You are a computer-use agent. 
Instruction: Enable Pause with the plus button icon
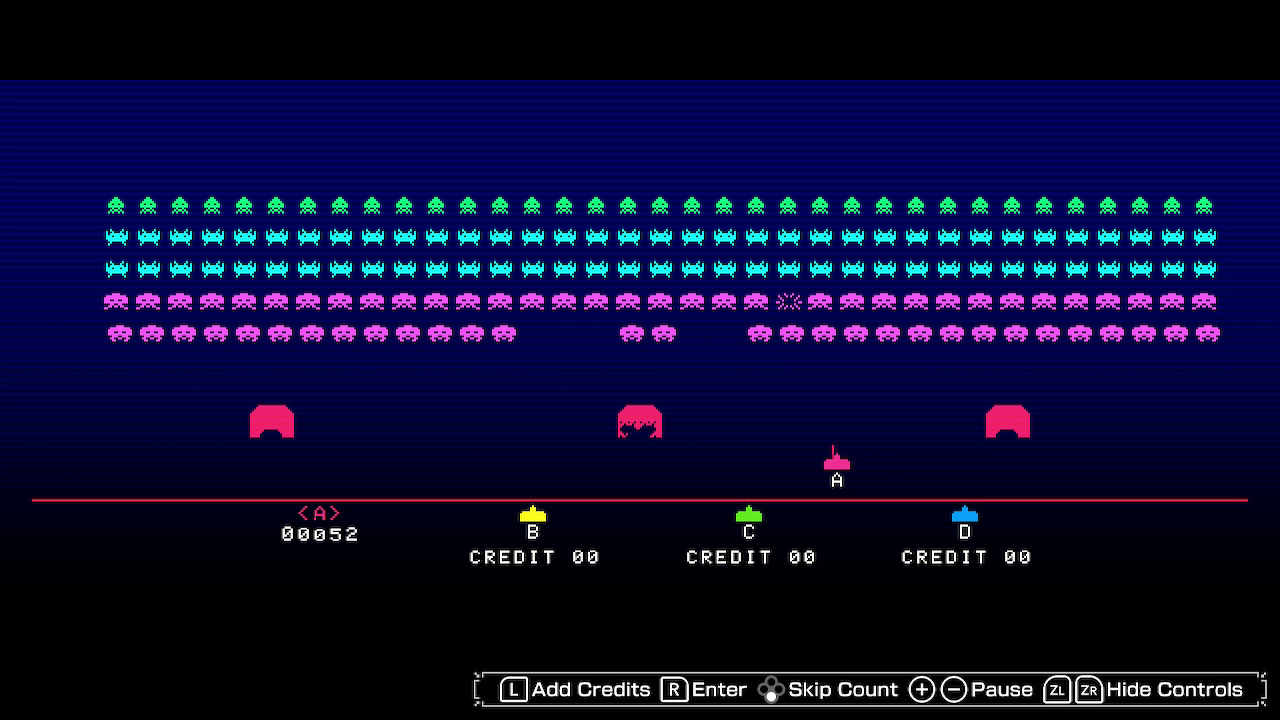[x=921, y=689]
